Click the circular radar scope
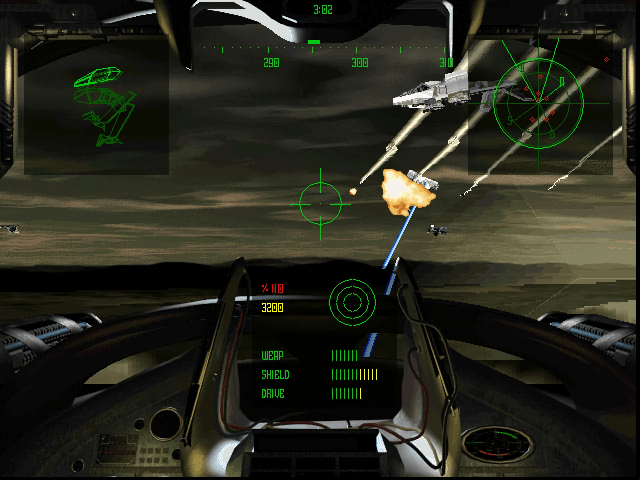The height and width of the screenshot is (480, 640). point(537,102)
